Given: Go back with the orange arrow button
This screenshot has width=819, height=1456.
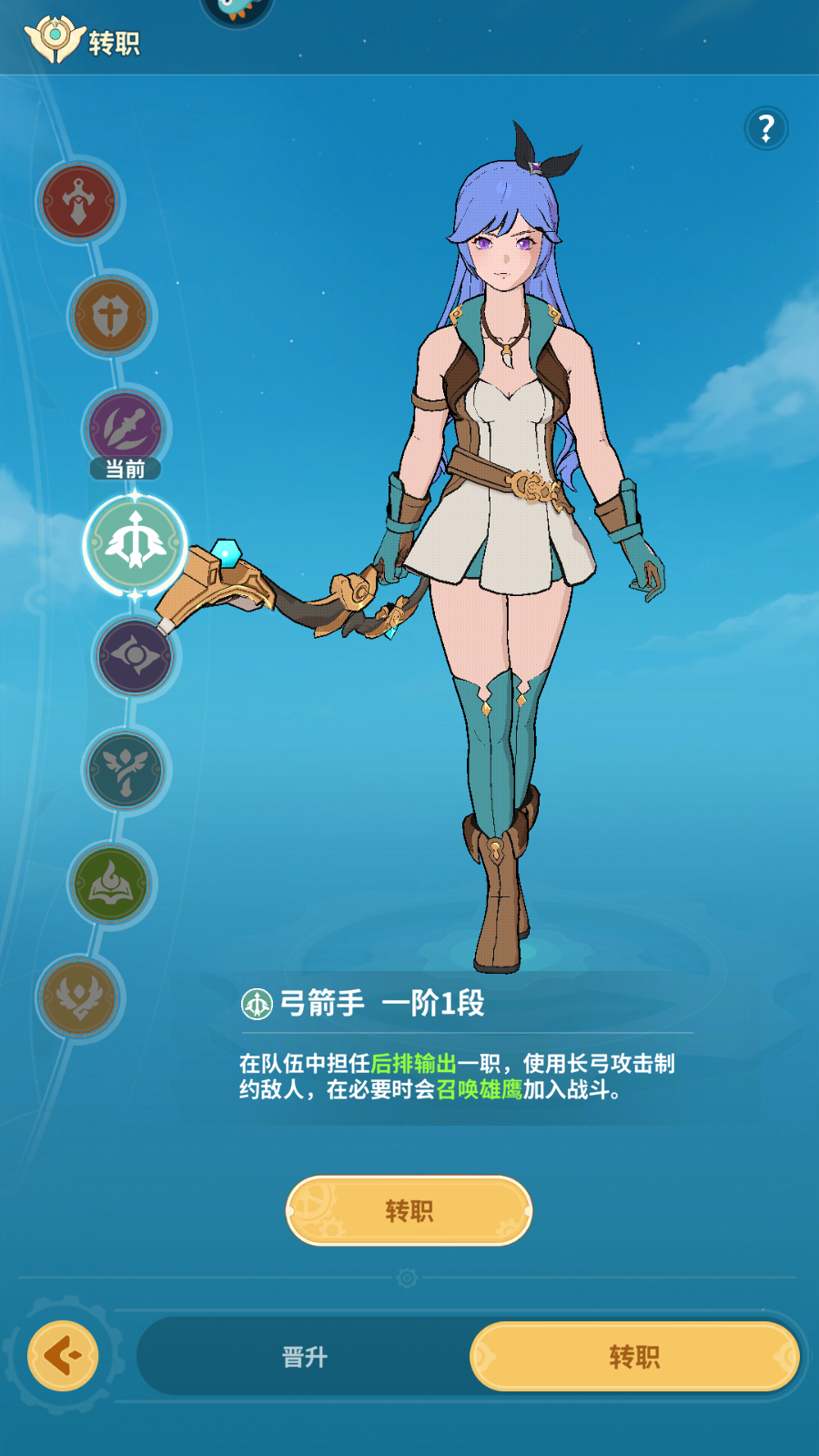Looking at the screenshot, I should click(63, 1356).
